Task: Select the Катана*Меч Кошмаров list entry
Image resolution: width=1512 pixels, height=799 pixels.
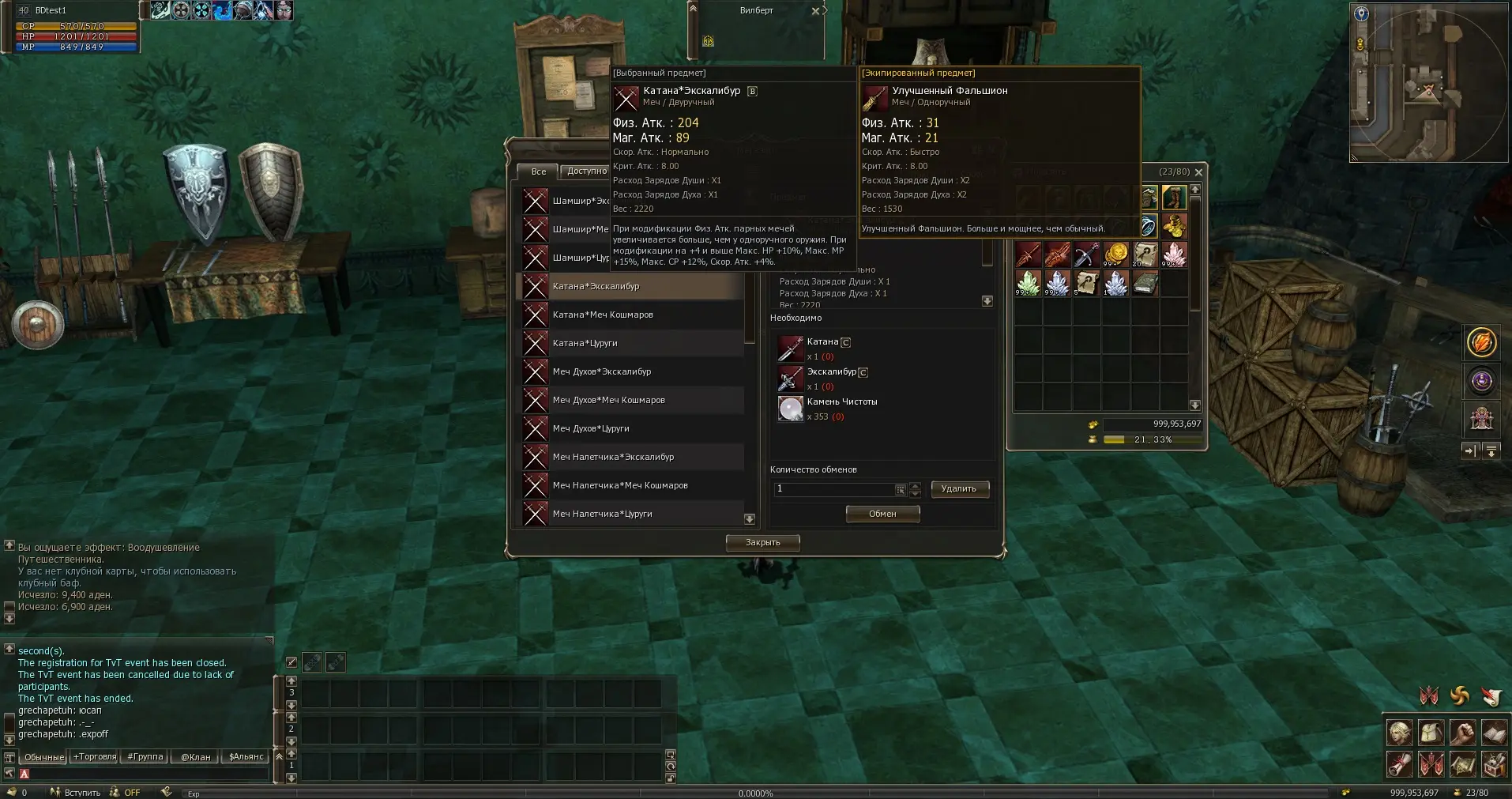Action: pyautogui.click(x=603, y=315)
